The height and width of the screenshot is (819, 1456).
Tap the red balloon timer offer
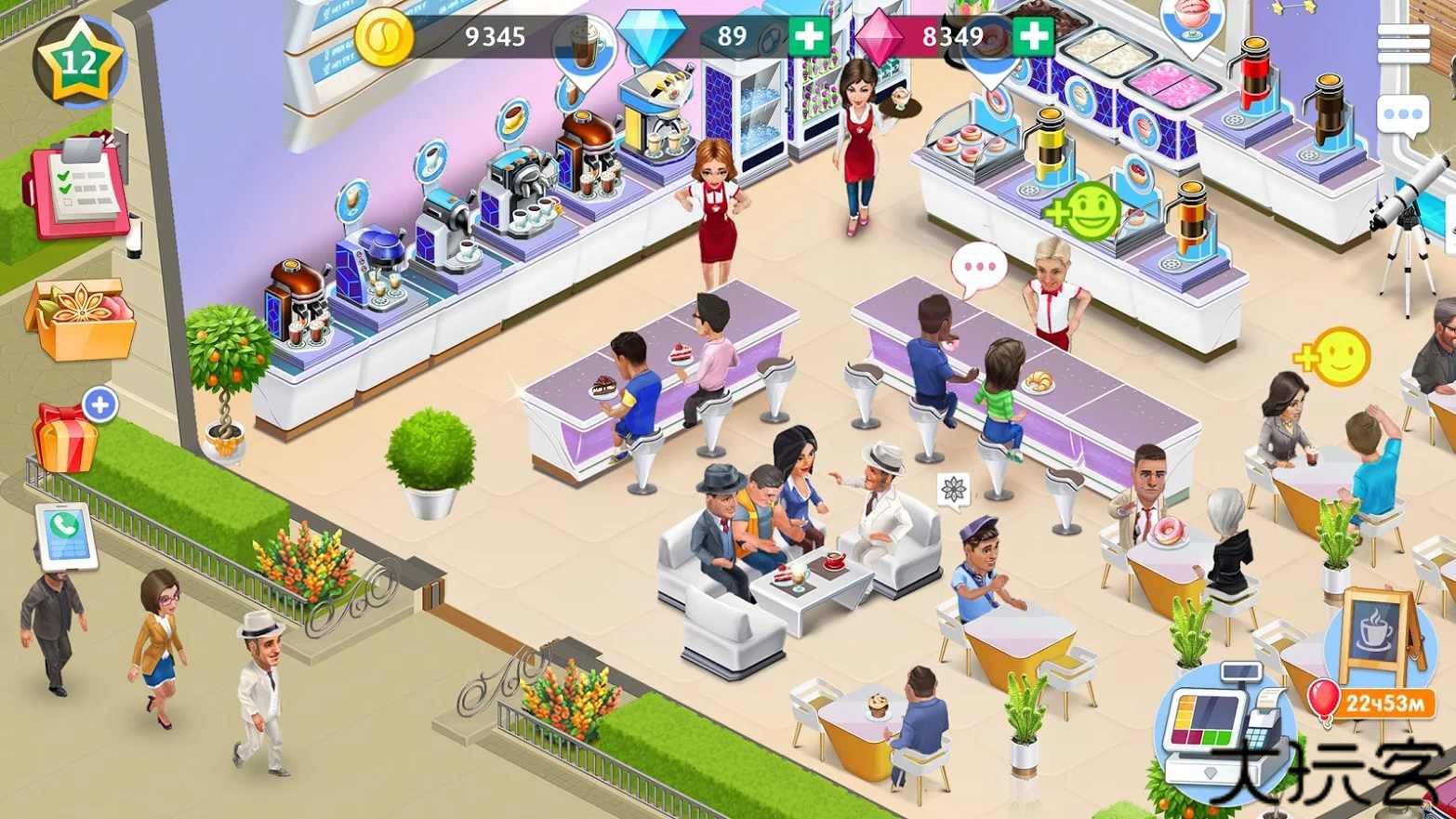(x=1369, y=703)
